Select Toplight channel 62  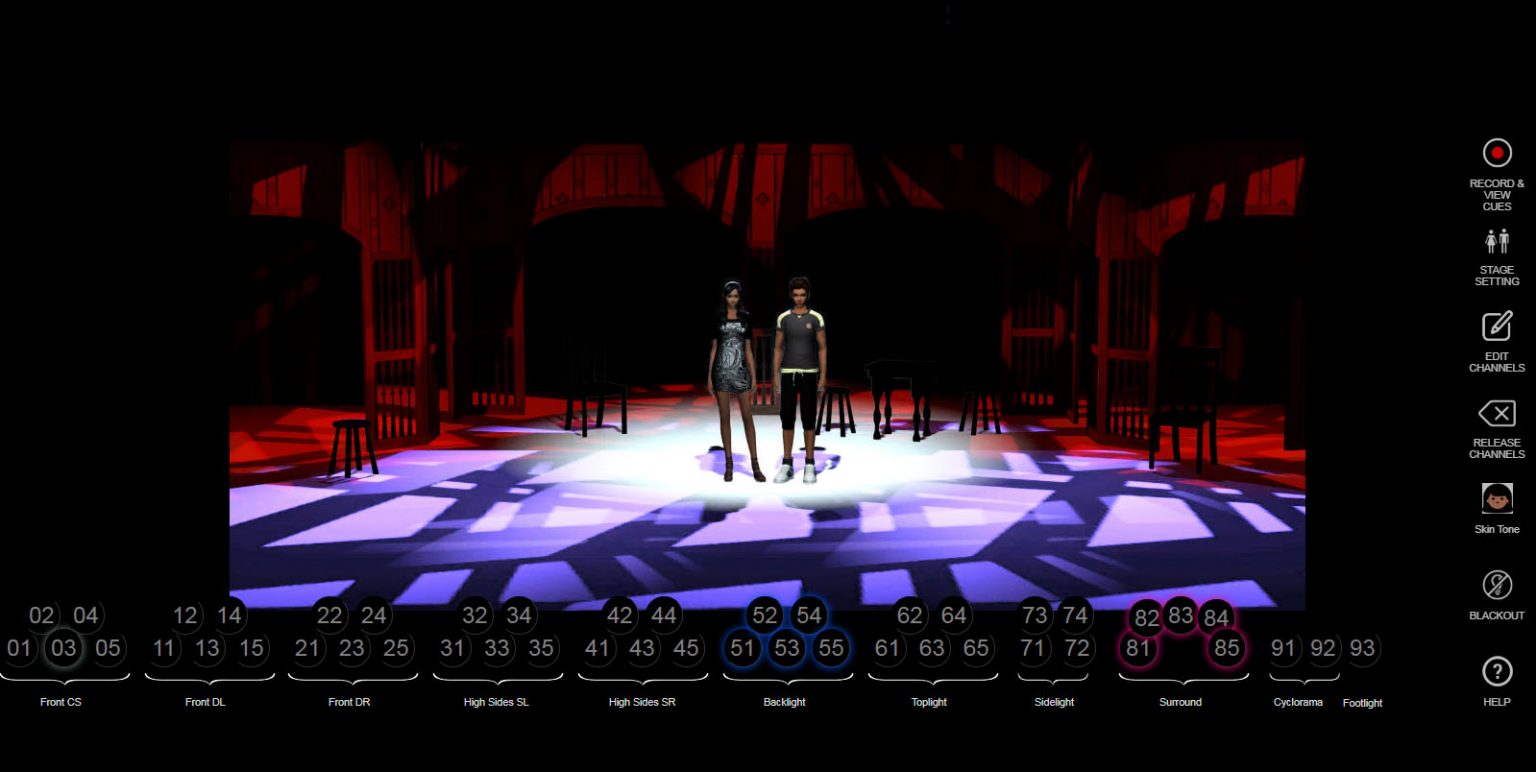[910, 617]
